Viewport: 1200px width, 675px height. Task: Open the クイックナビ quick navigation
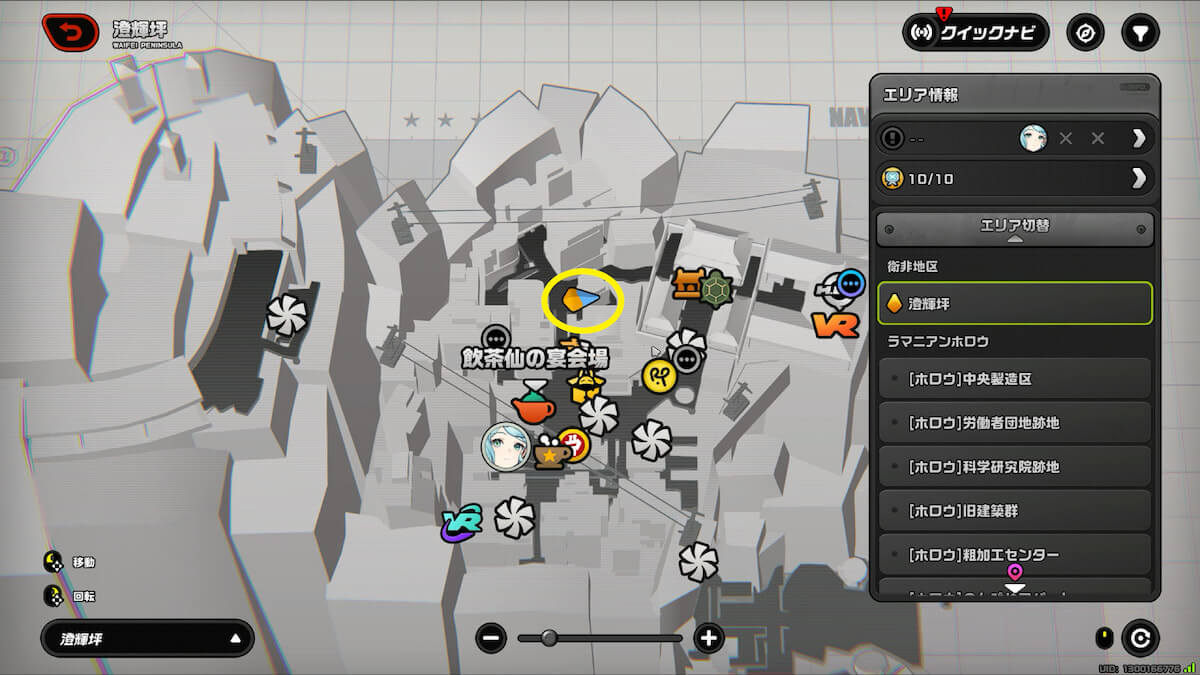tap(975, 32)
